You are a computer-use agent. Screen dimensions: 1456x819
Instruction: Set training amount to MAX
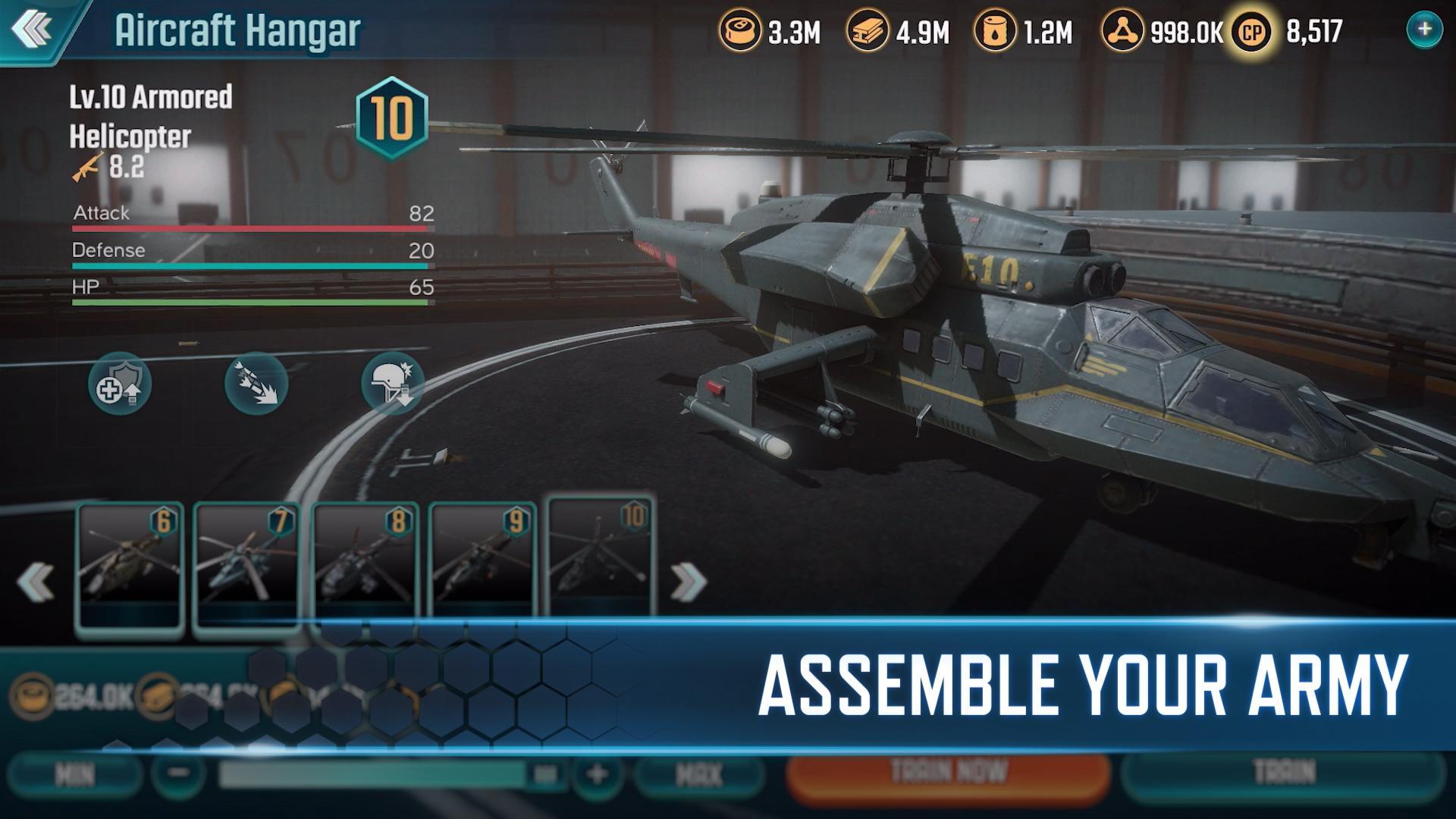click(x=698, y=774)
